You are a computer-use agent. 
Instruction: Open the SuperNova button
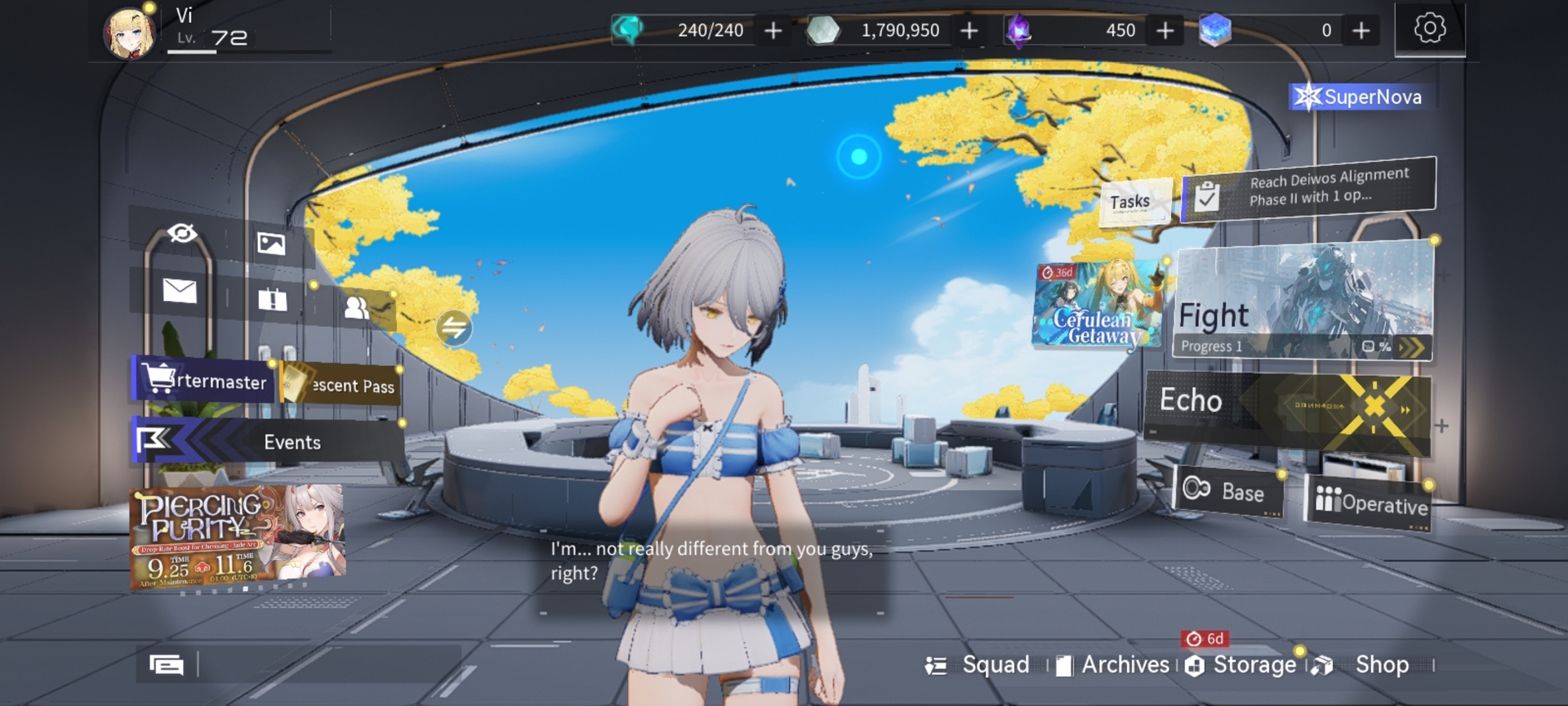coord(1361,97)
